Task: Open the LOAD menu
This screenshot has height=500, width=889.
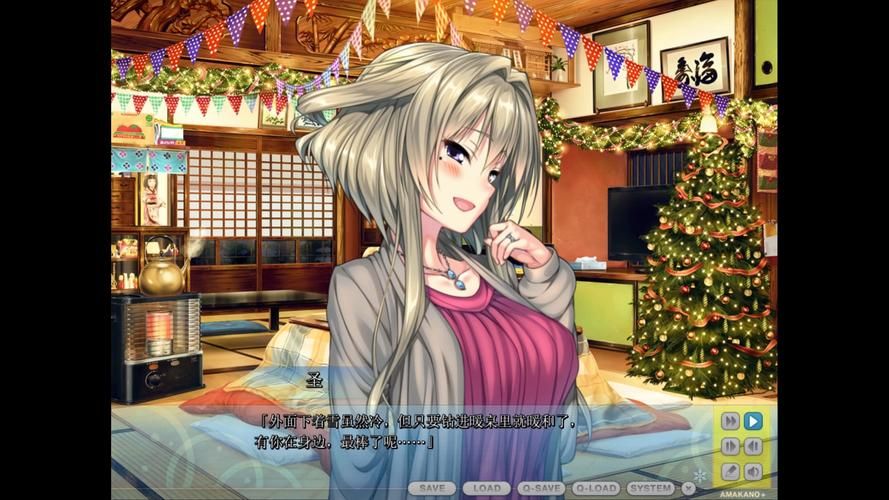Action: click(x=487, y=488)
